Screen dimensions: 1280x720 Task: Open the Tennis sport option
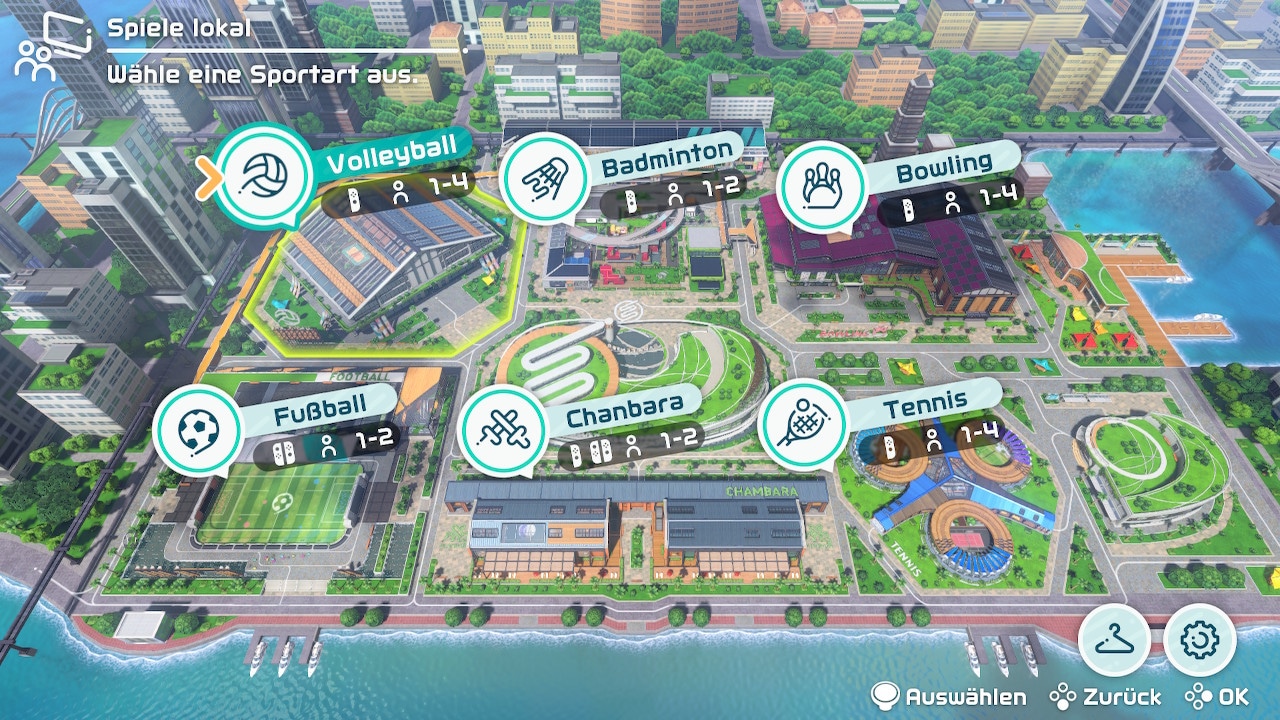point(805,424)
